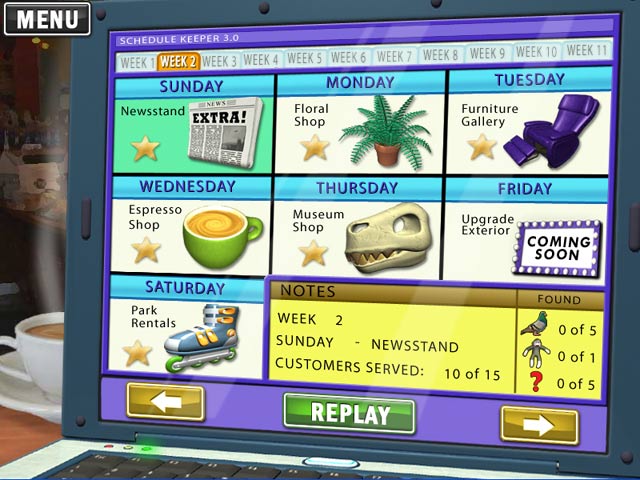
Task: Switch to the Week 4 tab
Action: [x=261, y=60]
